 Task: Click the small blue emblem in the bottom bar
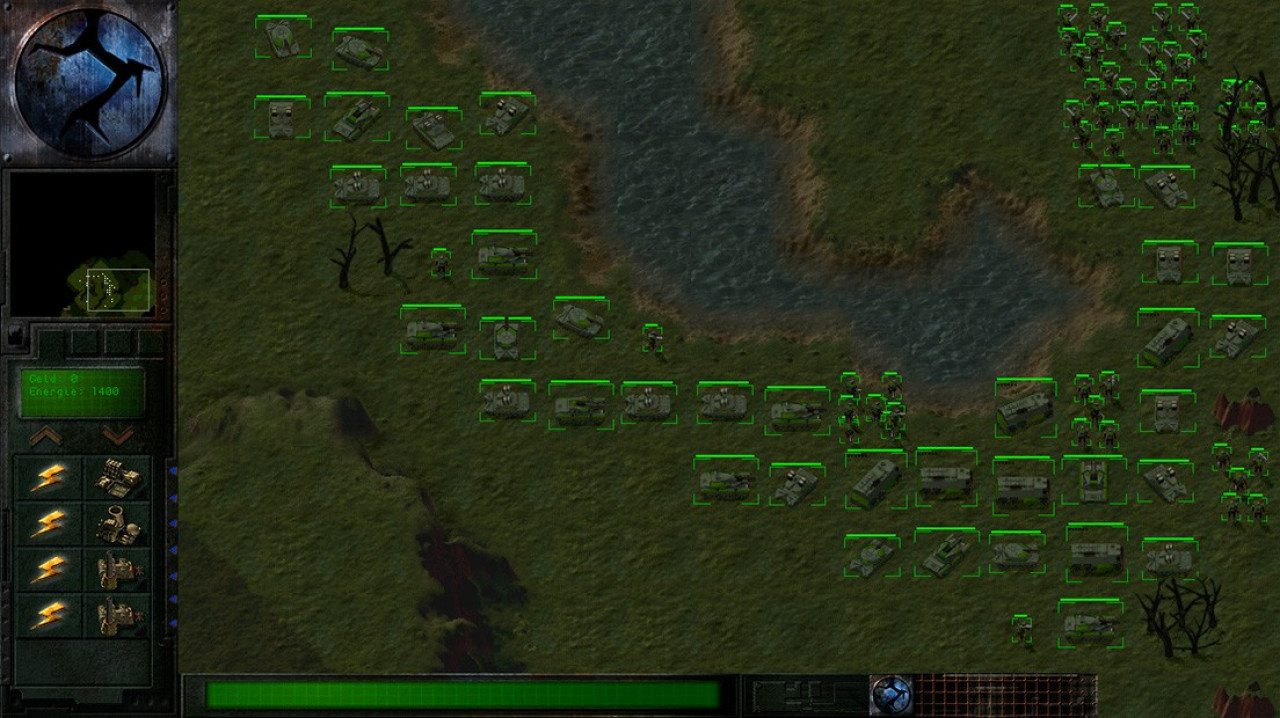890,694
